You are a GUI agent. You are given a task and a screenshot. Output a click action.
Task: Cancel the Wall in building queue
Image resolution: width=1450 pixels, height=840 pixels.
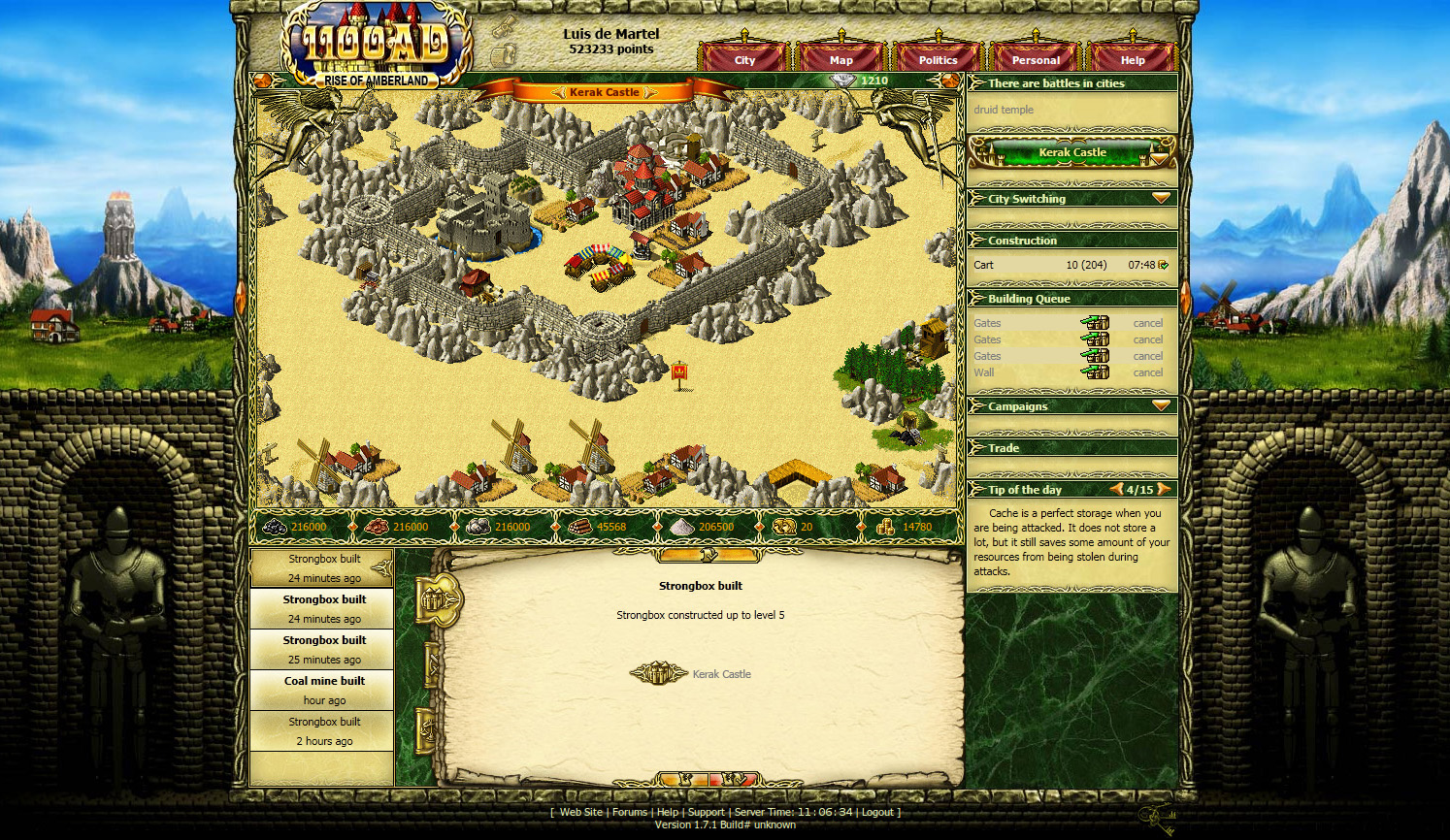click(1147, 372)
